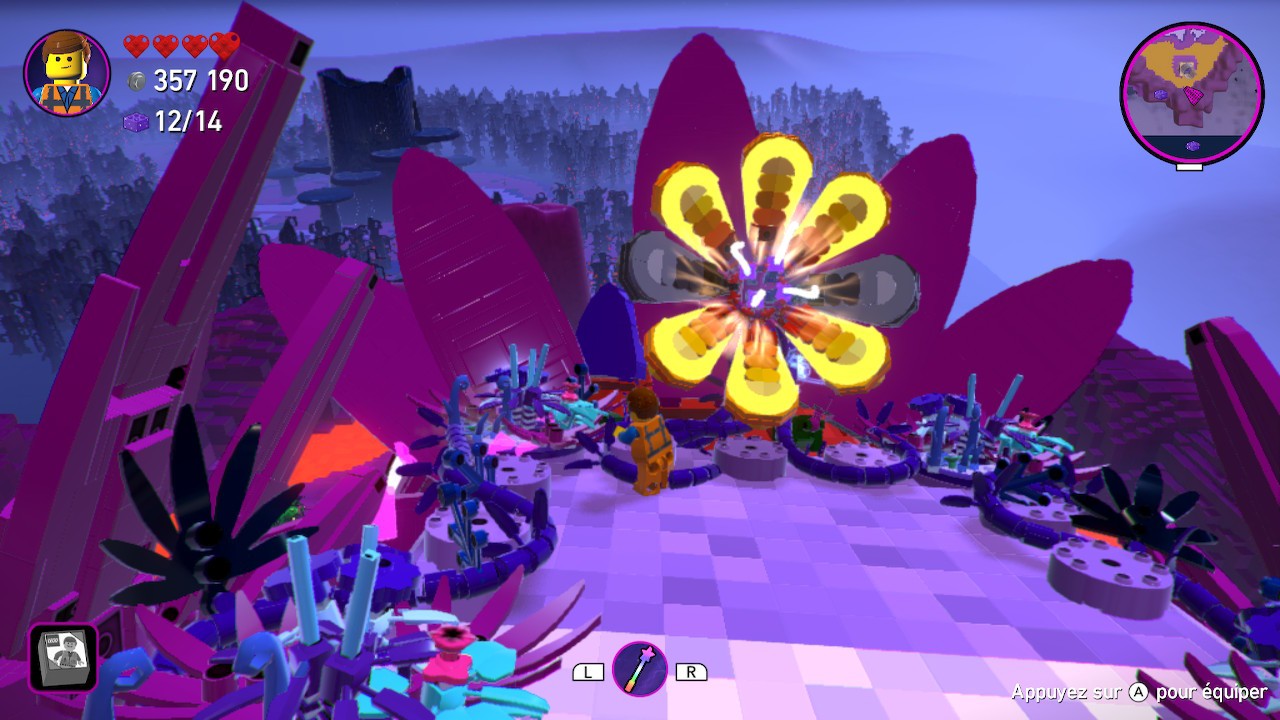Expand the TV screen viewer in the corner
Viewport: 1280px width, 720px height.
coord(62,657)
